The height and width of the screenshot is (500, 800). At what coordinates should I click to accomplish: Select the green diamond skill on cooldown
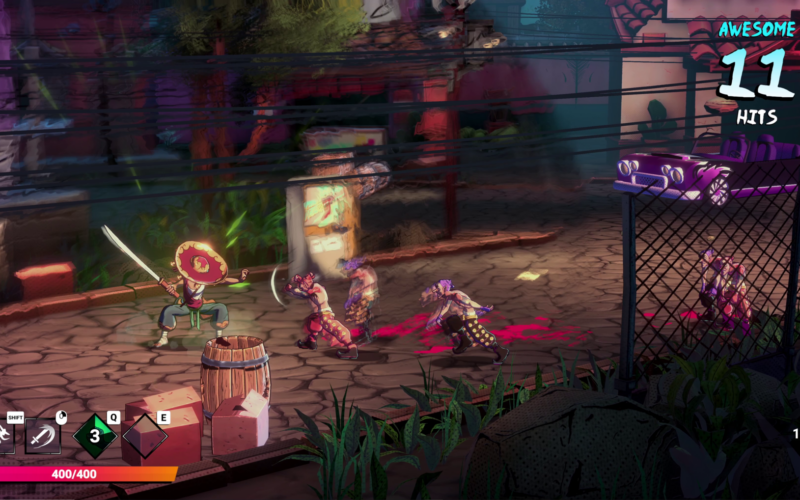pyautogui.click(x=96, y=436)
